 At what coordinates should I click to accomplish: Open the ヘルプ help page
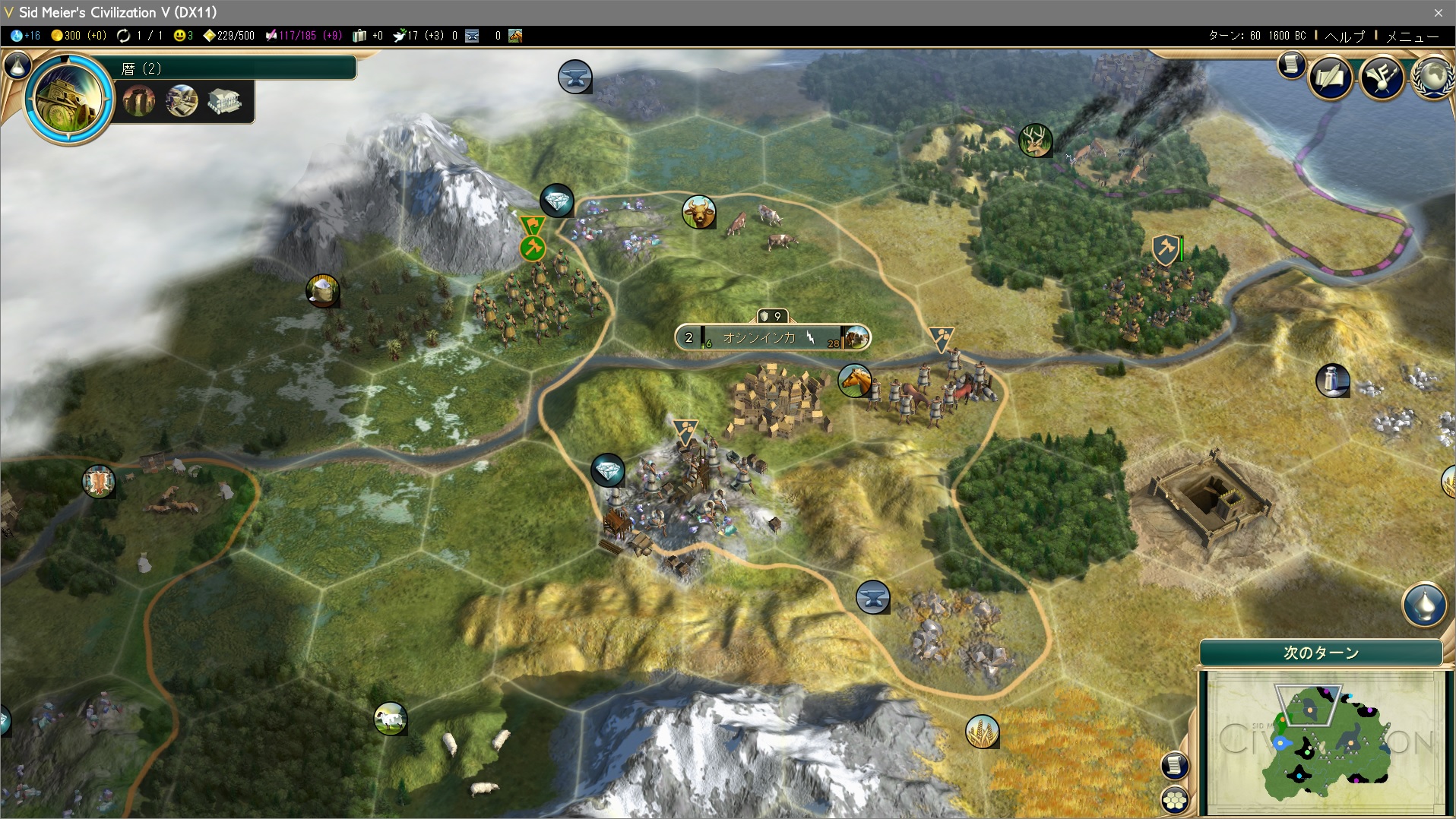[1344, 36]
